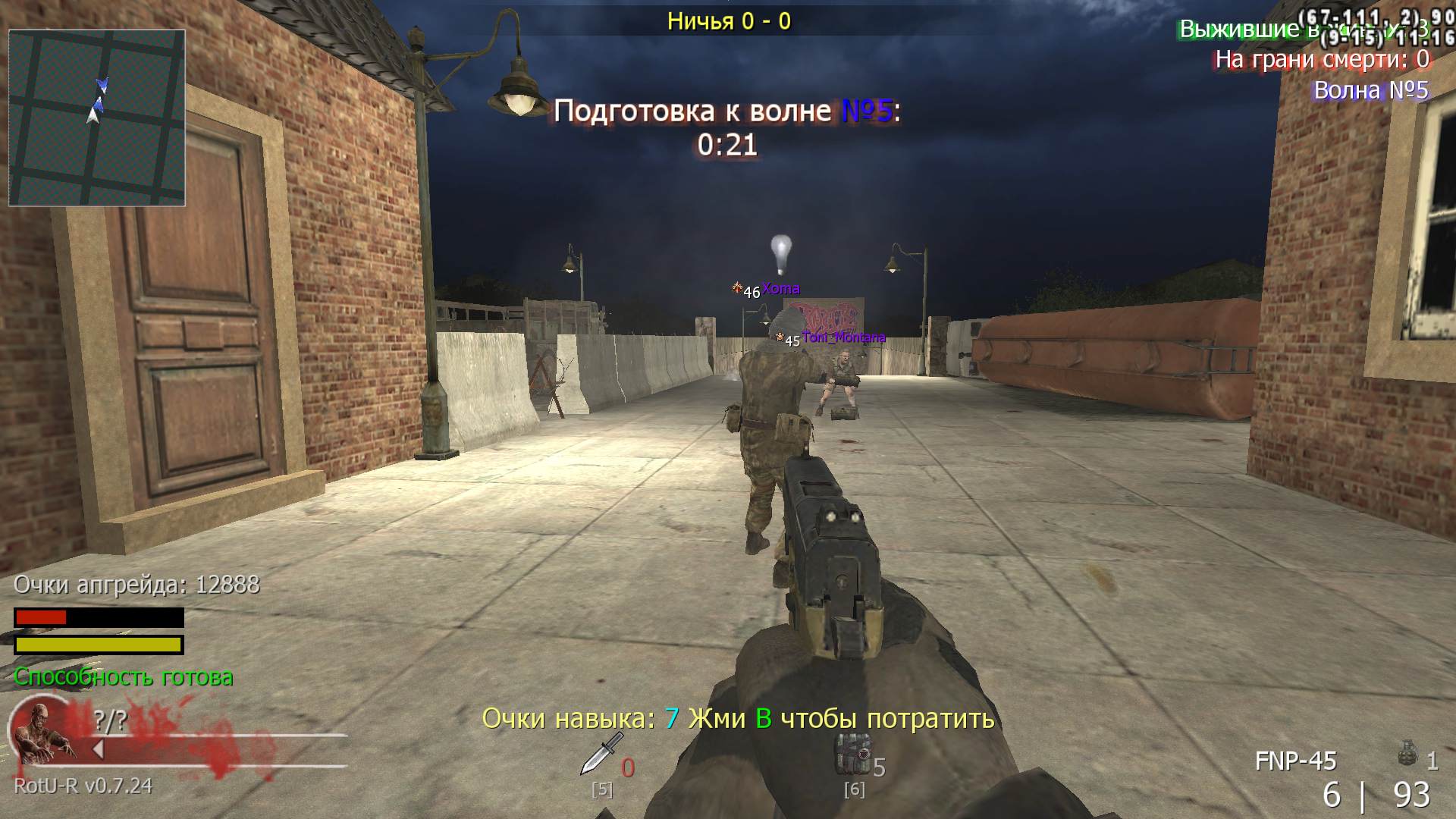Image resolution: width=1456 pixels, height=819 pixels.
Task: Select the FNP-45 weapon label
Action: [x=1295, y=761]
